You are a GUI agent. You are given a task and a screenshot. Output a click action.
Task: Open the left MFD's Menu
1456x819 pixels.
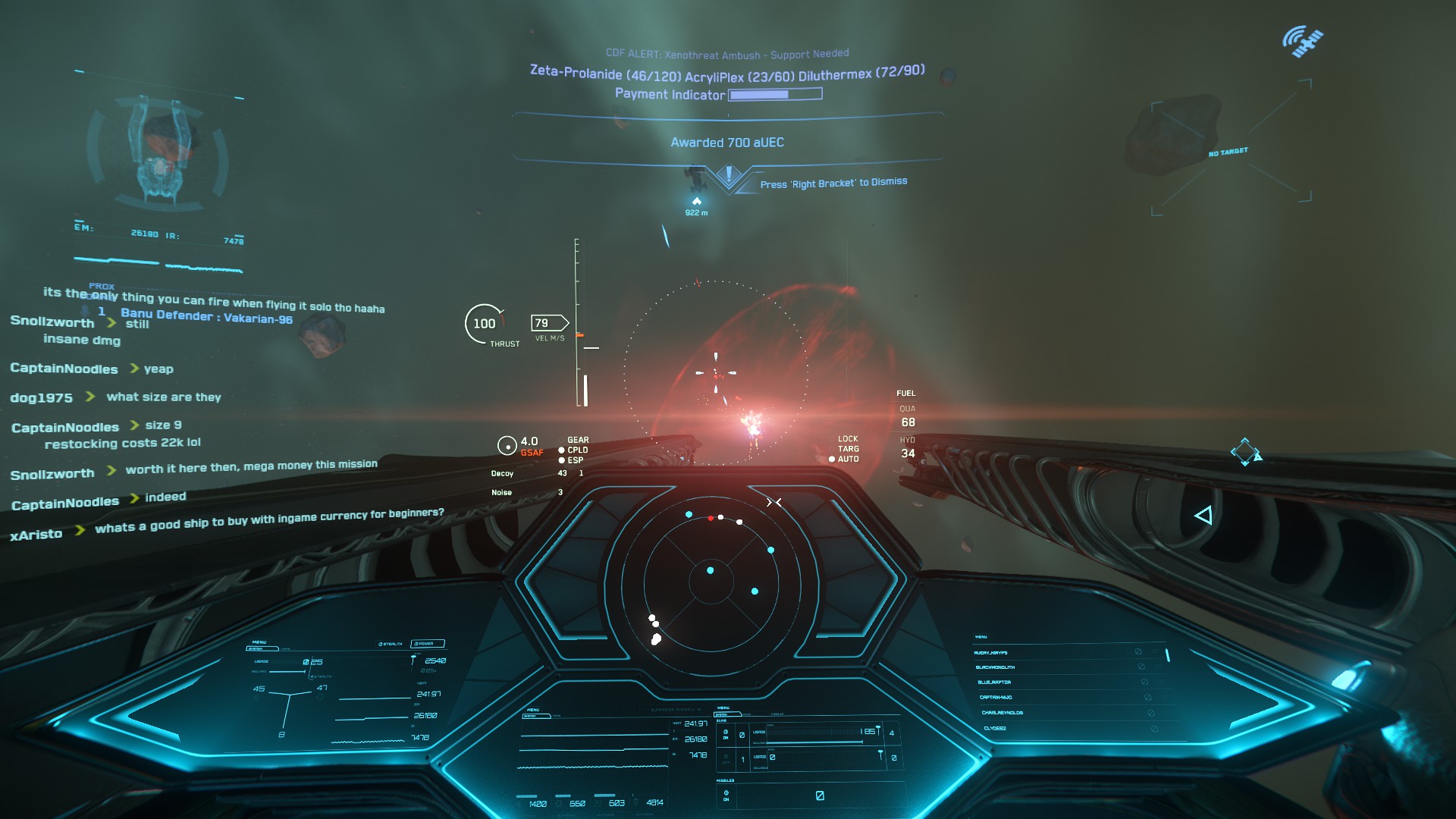[259, 642]
